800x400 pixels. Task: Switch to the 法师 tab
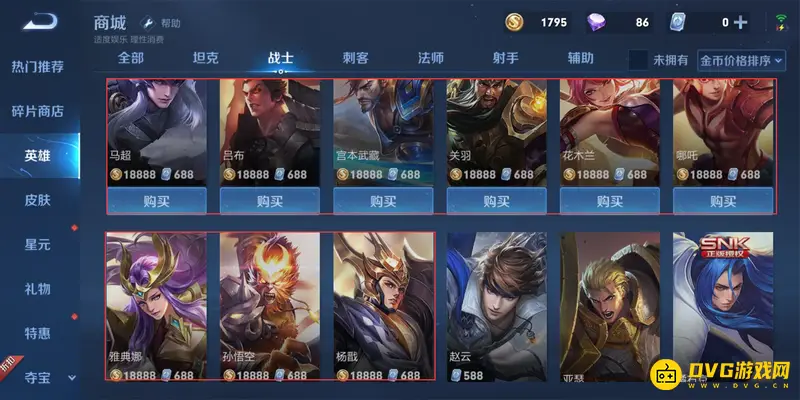coord(431,58)
